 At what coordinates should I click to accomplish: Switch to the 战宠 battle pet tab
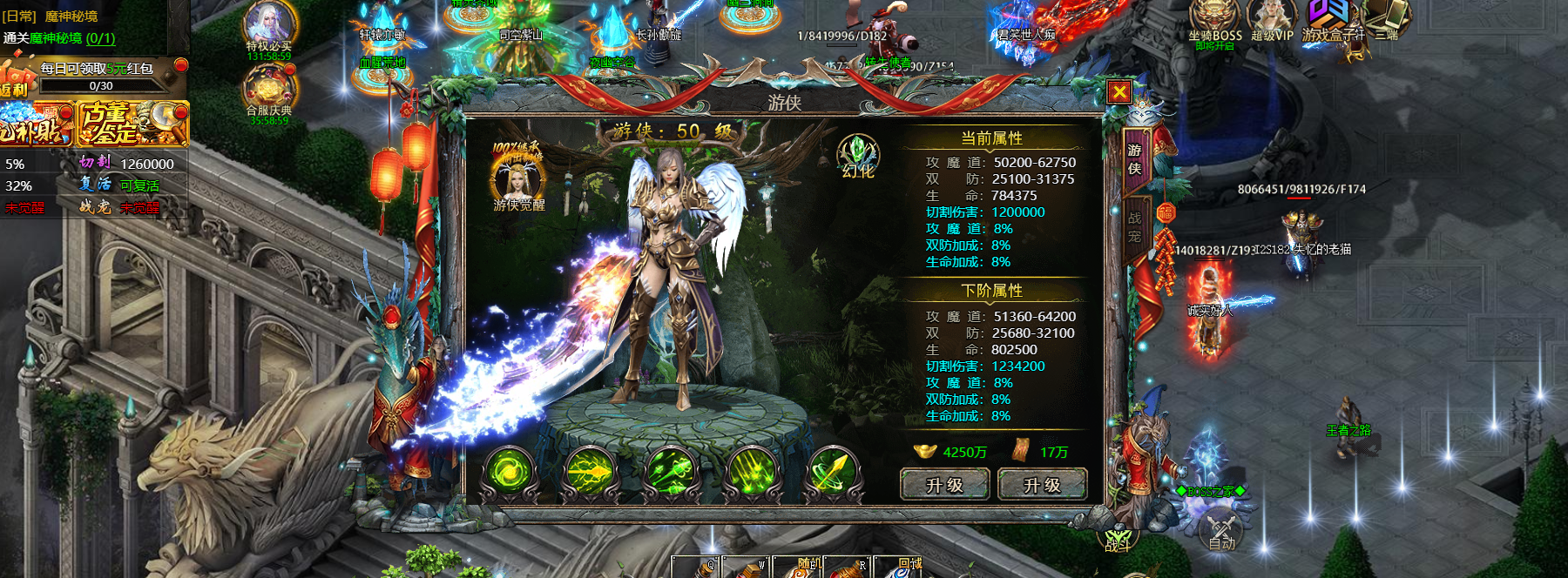coord(1134,226)
